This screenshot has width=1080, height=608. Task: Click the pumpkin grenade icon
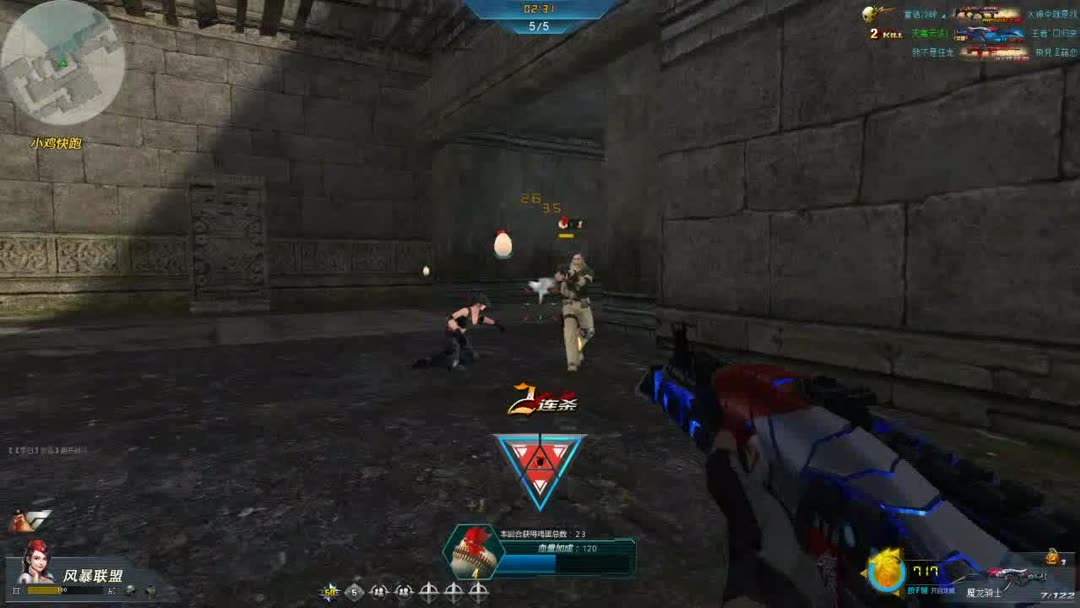point(1051,556)
